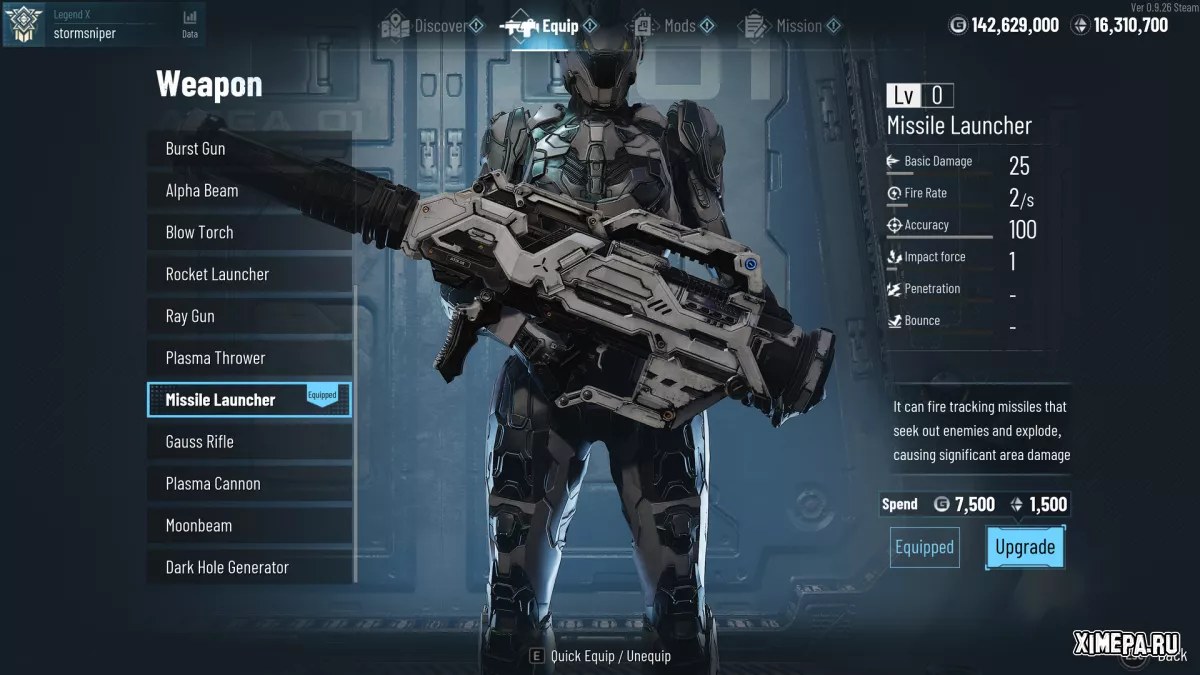Choose the Alpha Beam weapon
Image resolution: width=1200 pixels, height=675 pixels.
tap(249, 191)
